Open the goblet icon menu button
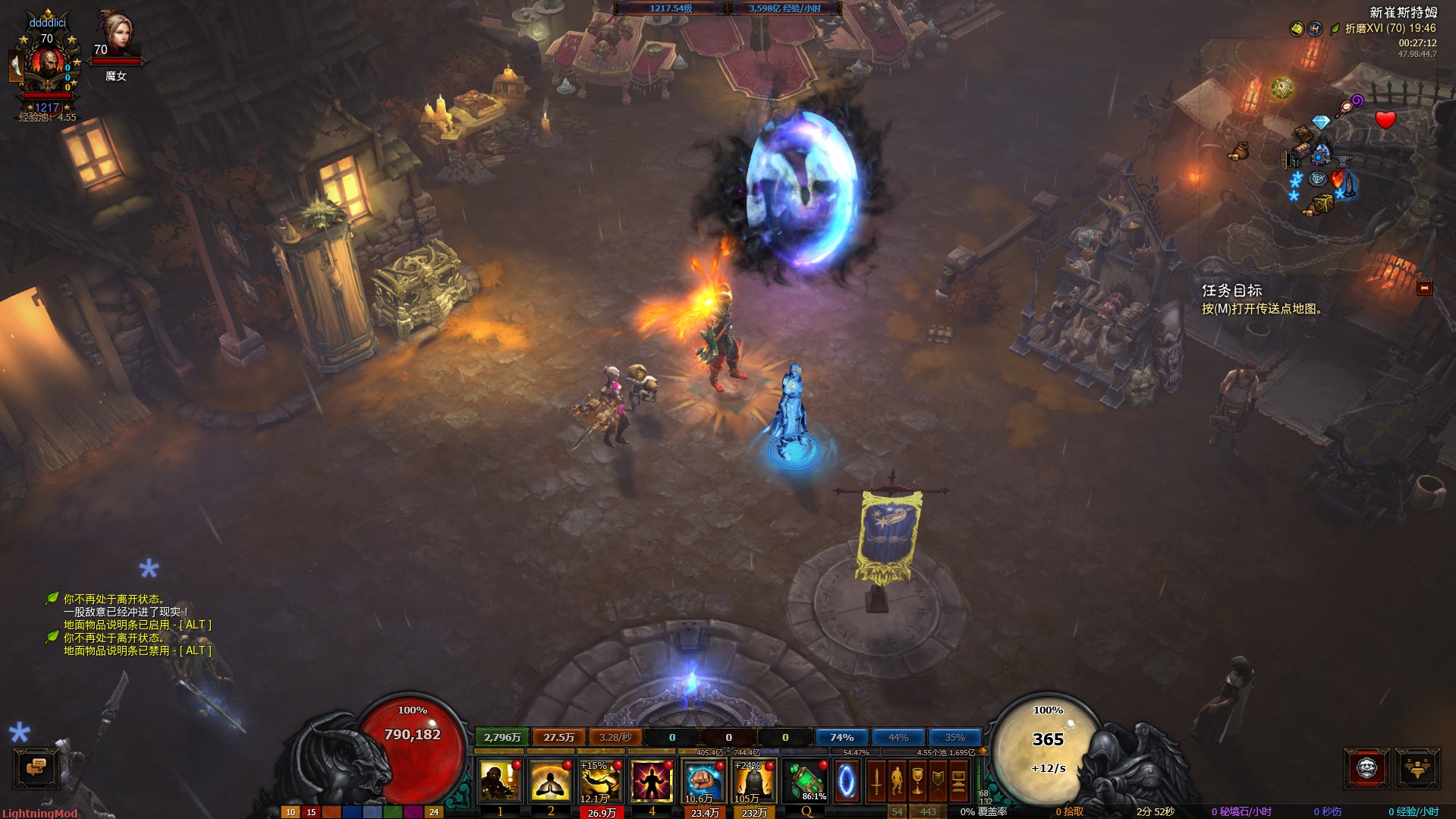 coord(917,781)
